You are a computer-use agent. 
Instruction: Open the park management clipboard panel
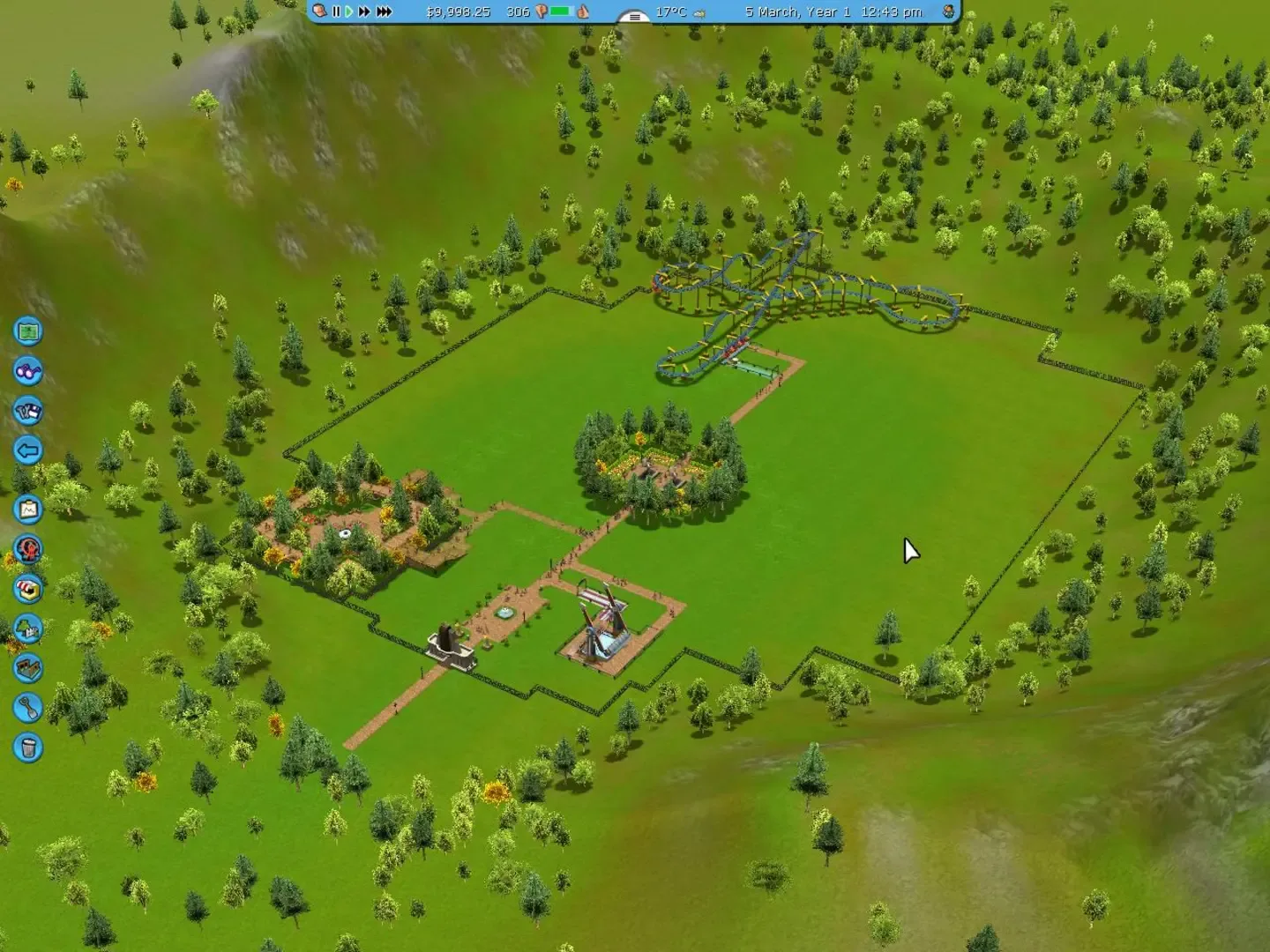28,507
